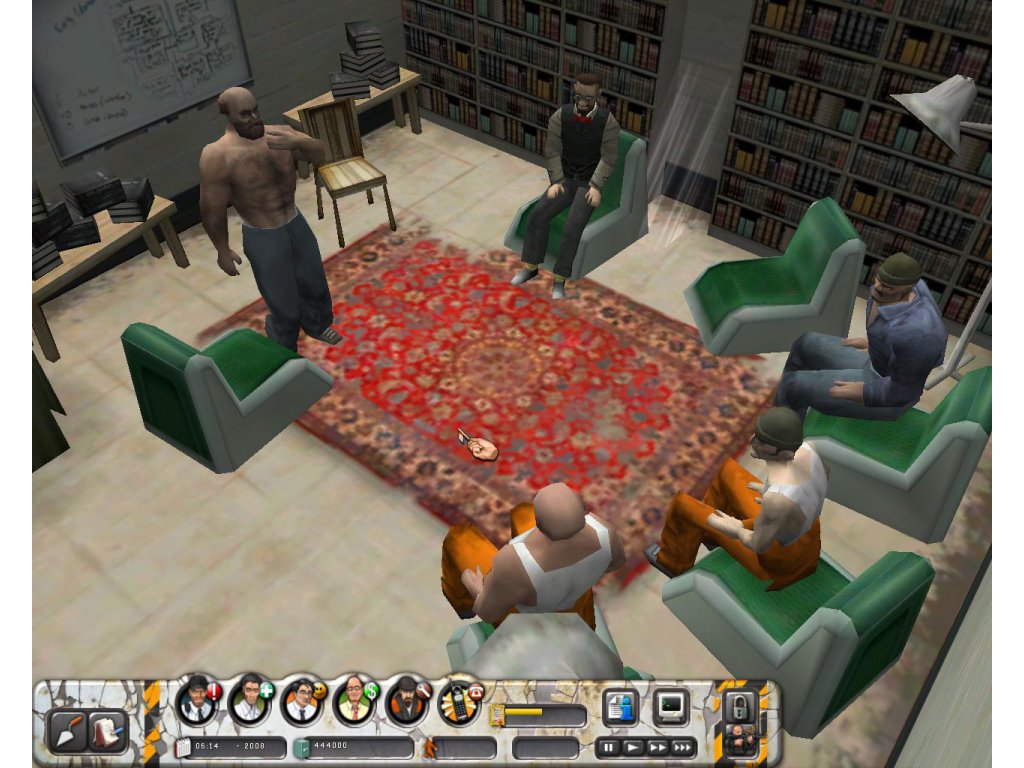This screenshot has height=768, width=1024.
Task: Open the trowel build tool
Action: 67,730
